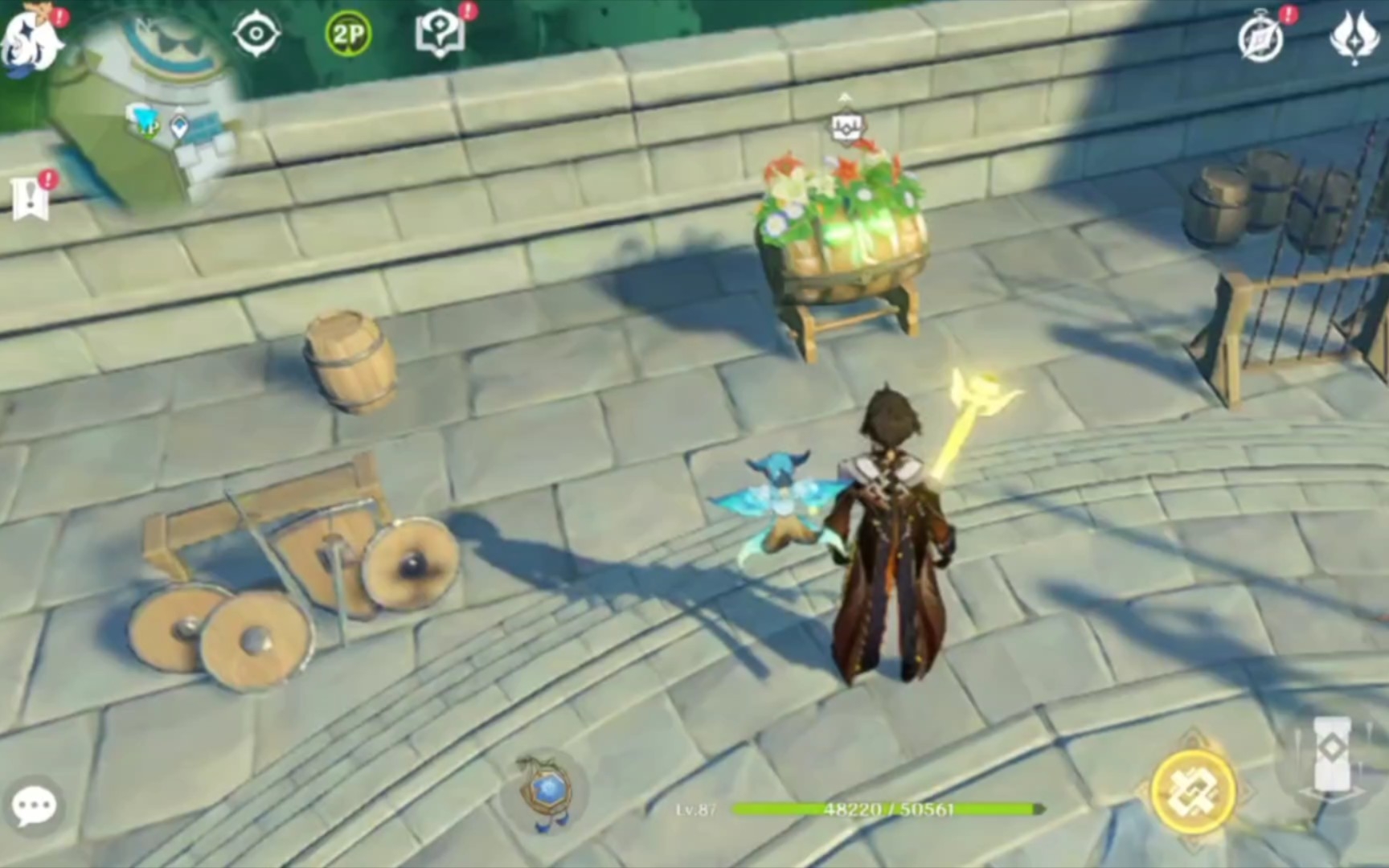Open the adventurer handbook compass icon
Screen dimensions: 1389x868
1260,39
